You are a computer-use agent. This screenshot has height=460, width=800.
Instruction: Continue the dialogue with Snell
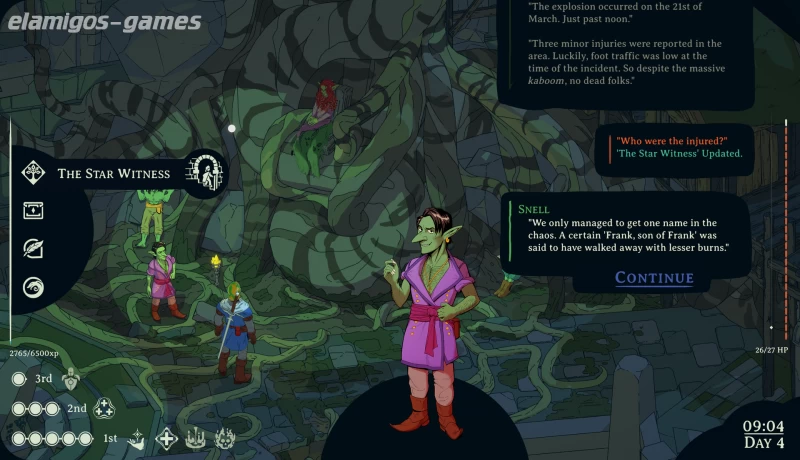coord(654,278)
